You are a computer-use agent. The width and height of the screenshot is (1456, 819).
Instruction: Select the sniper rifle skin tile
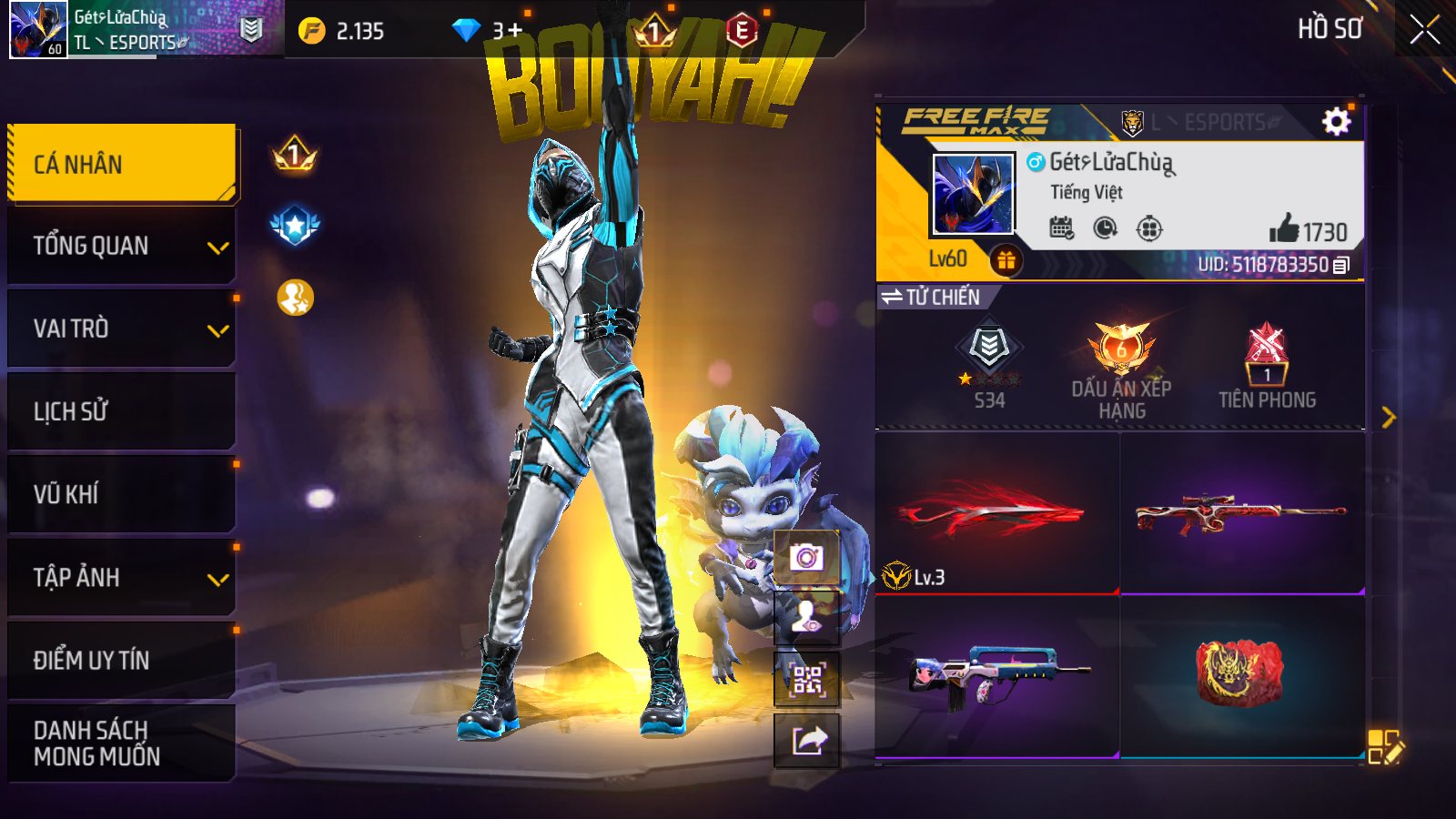(1242, 512)
